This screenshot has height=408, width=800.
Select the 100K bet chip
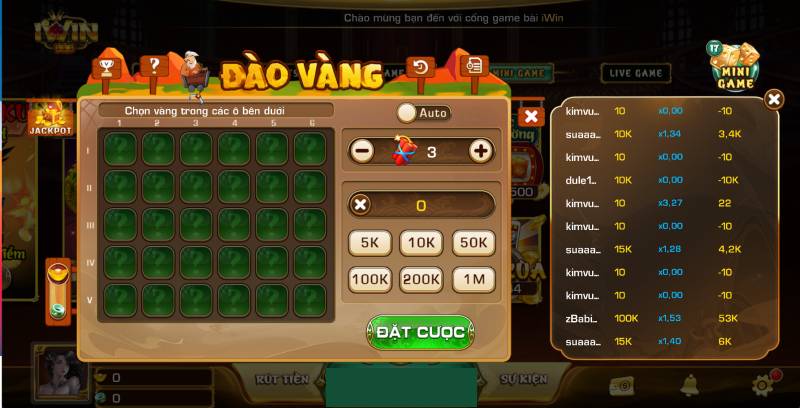[369, 280]
